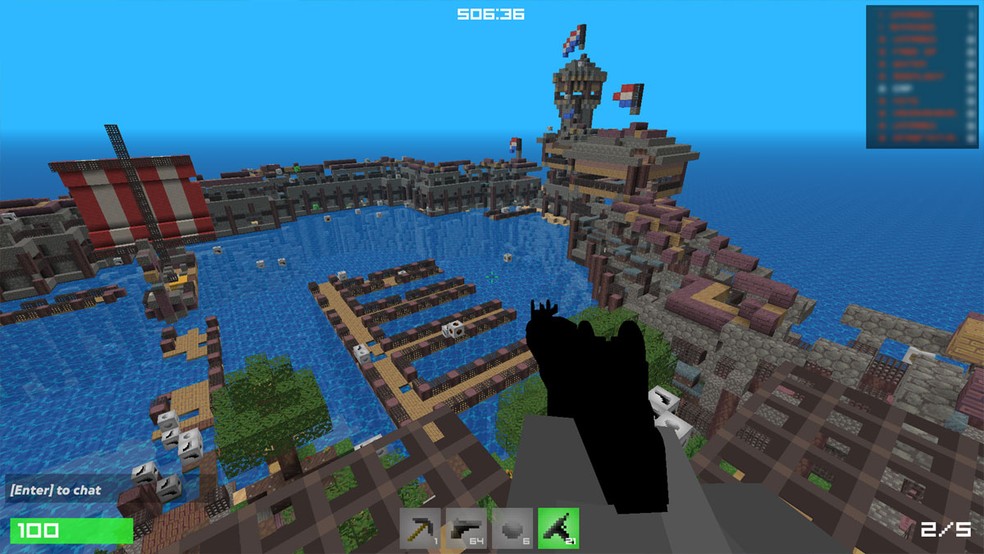Select the grey block hotbar slot
Viewport: 984px width, 554px height.
coord(513,528)
